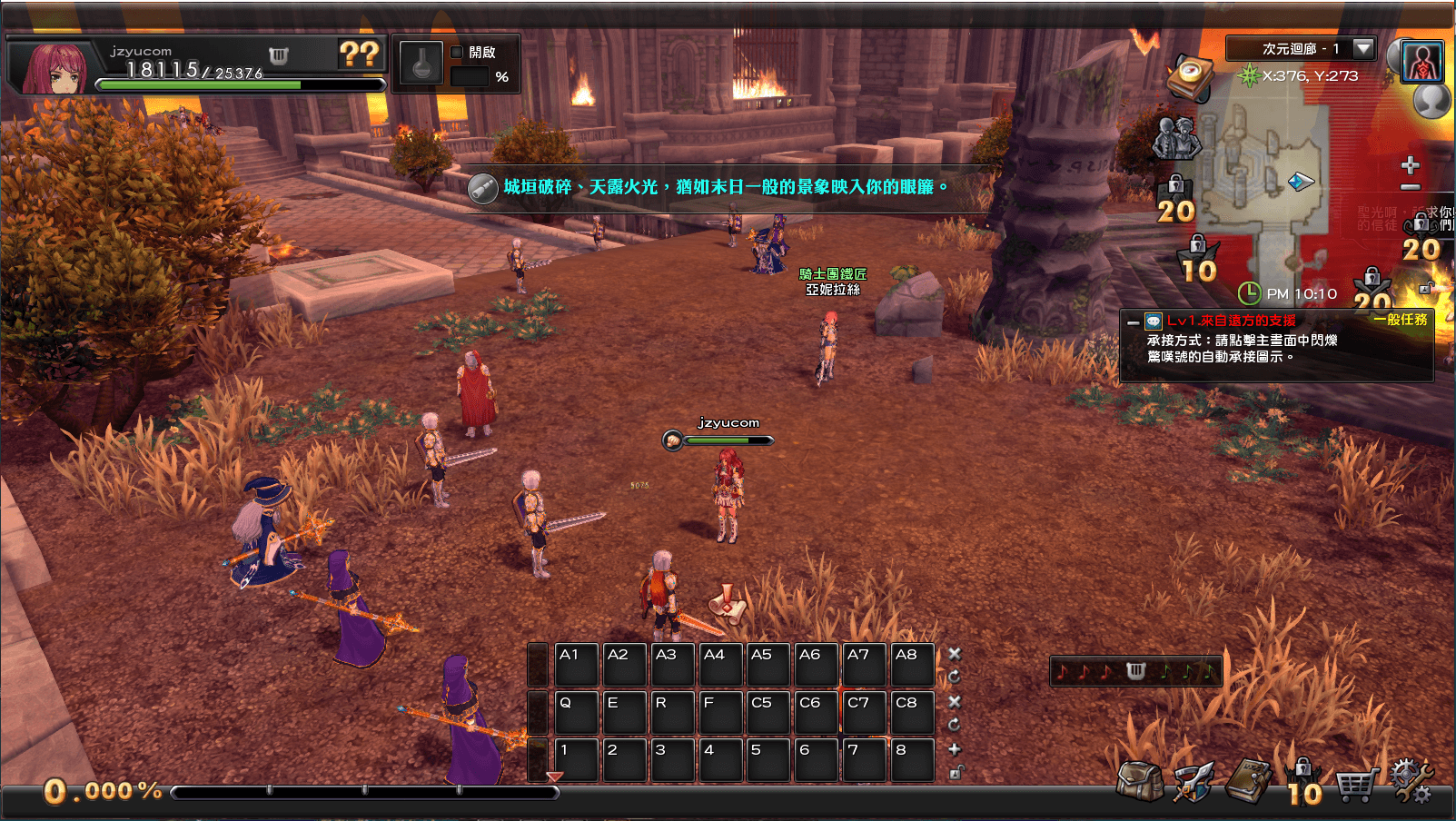
Task: Expand the hotbar via the red triangle arrow
Action: pyautogui.click(x=553, y=777)
